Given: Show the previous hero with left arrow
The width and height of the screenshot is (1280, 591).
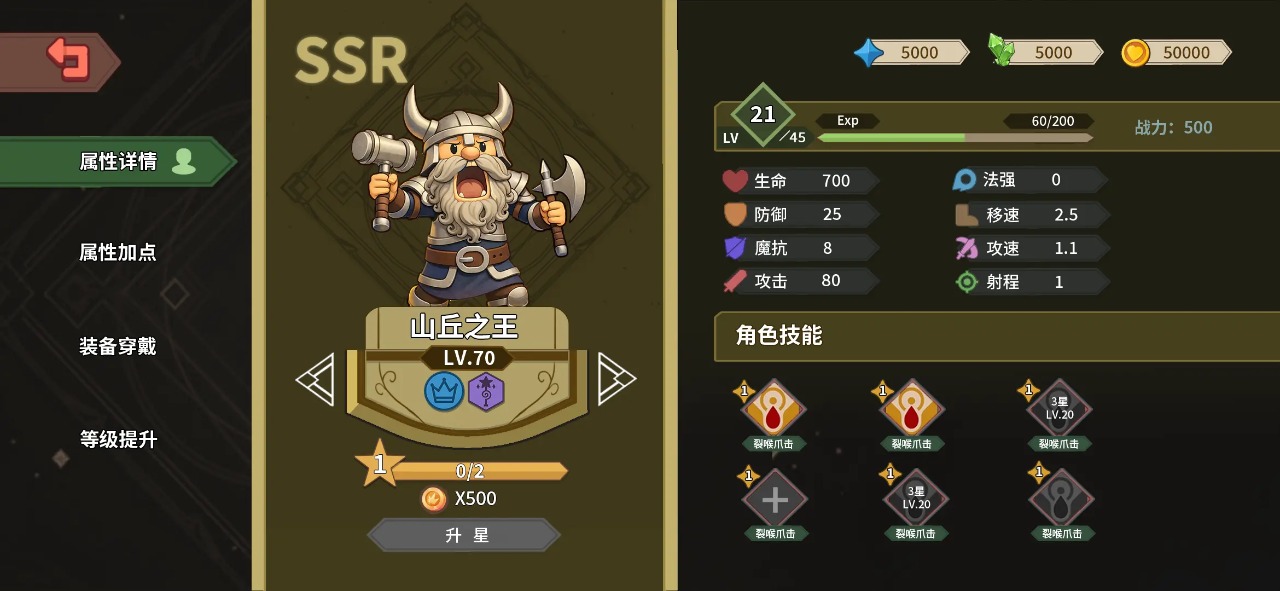Looking at the screenshot, I should (316, 380).
